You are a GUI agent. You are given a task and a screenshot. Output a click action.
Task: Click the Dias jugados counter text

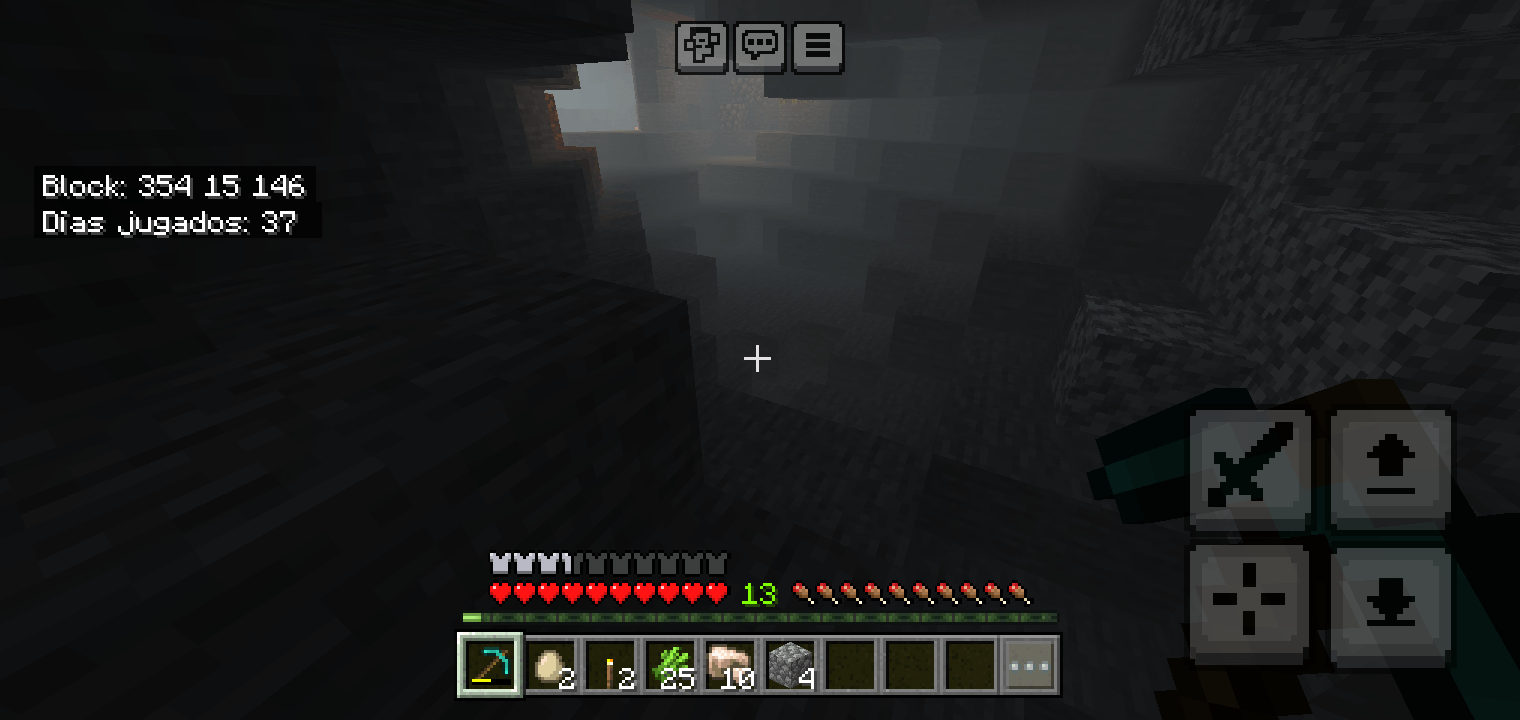(168, 222)
